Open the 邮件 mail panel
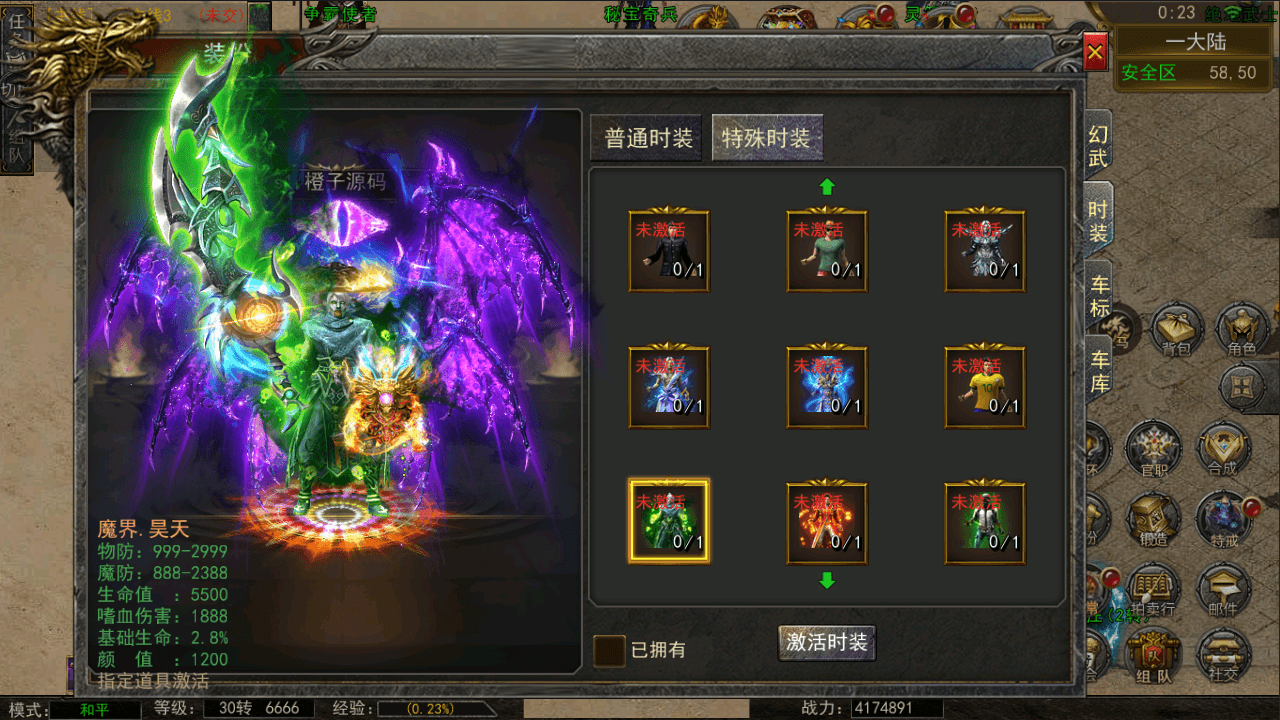1280x720 pixels. coord(1224,585)
